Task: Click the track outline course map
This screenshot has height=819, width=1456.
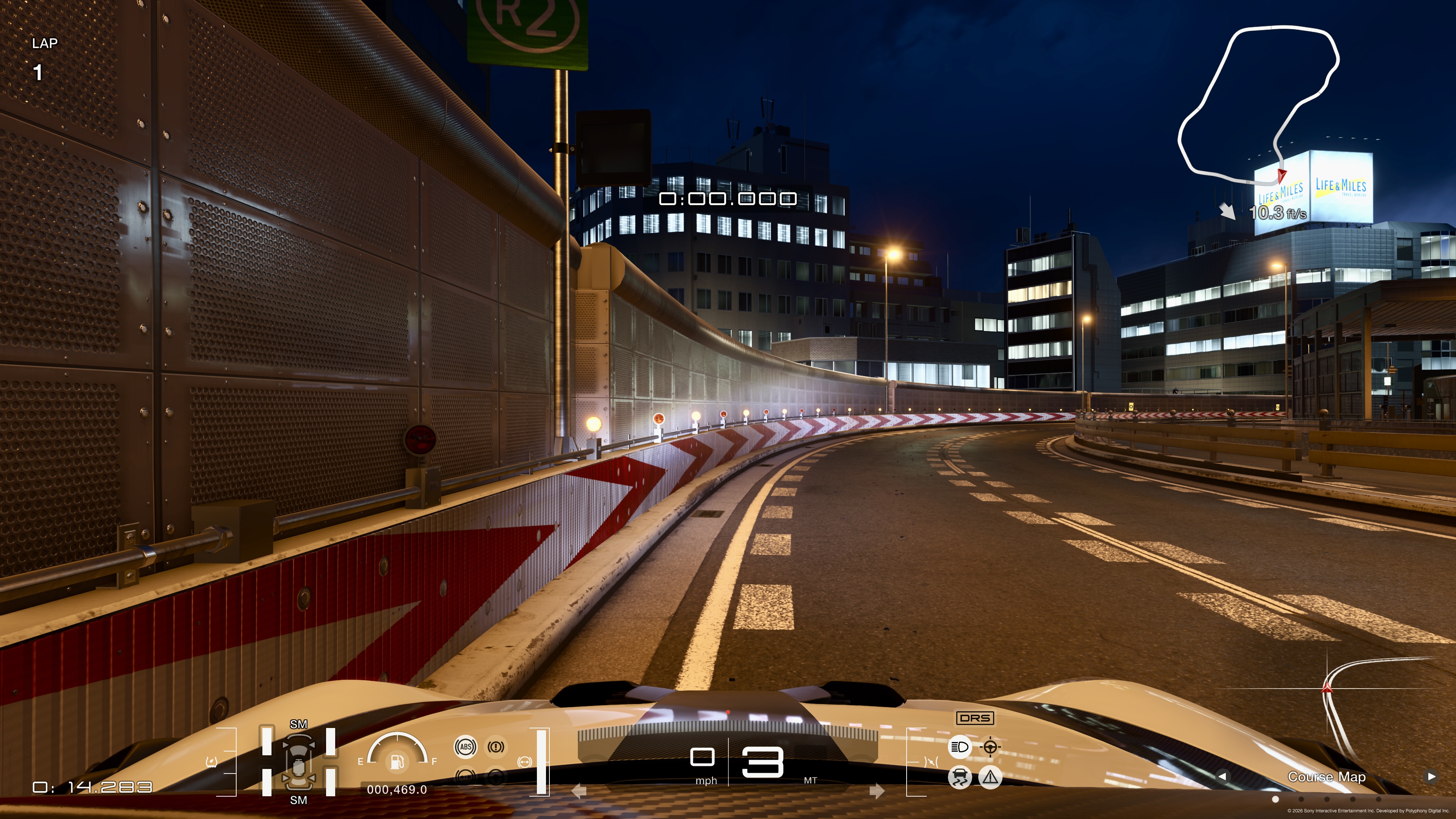Action: tap(1258, 105)
